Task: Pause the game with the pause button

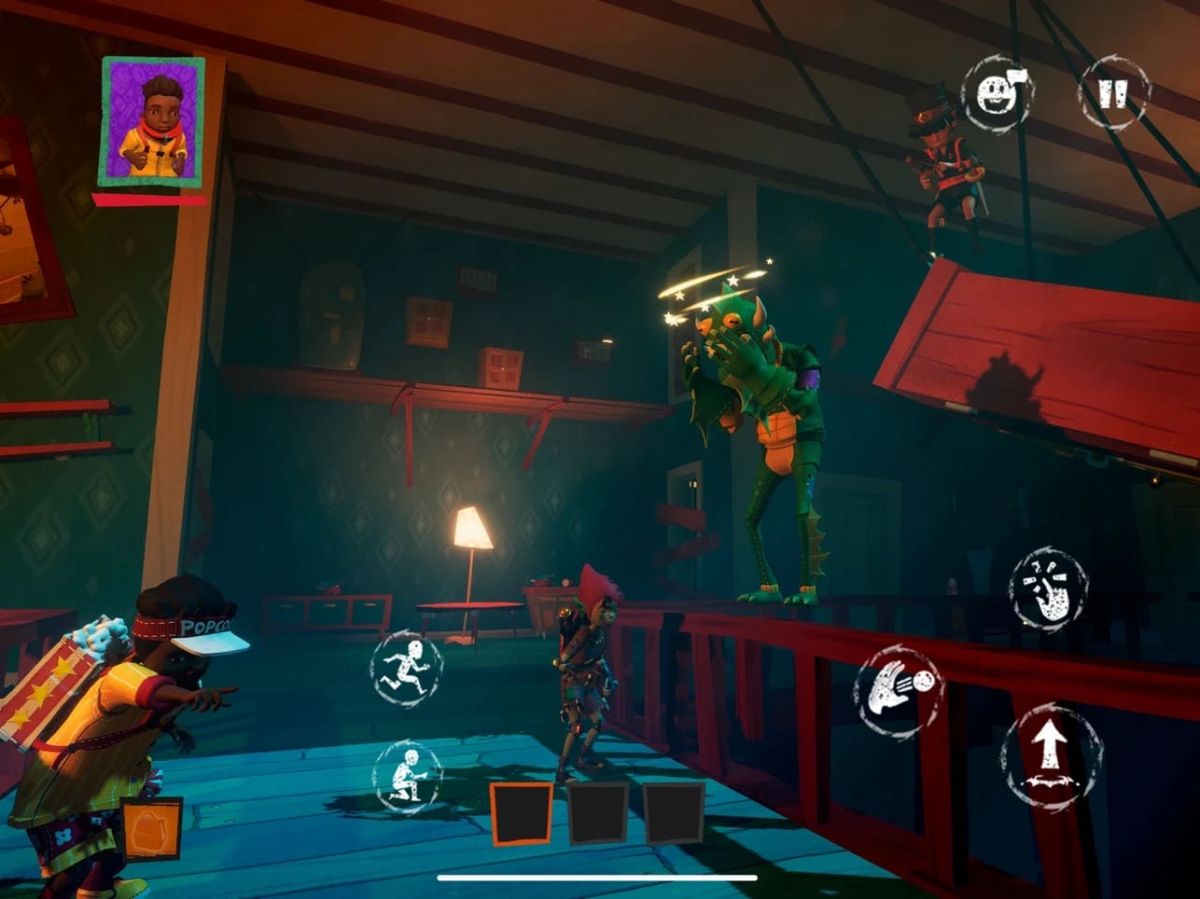Action: tap(1113, 94)
